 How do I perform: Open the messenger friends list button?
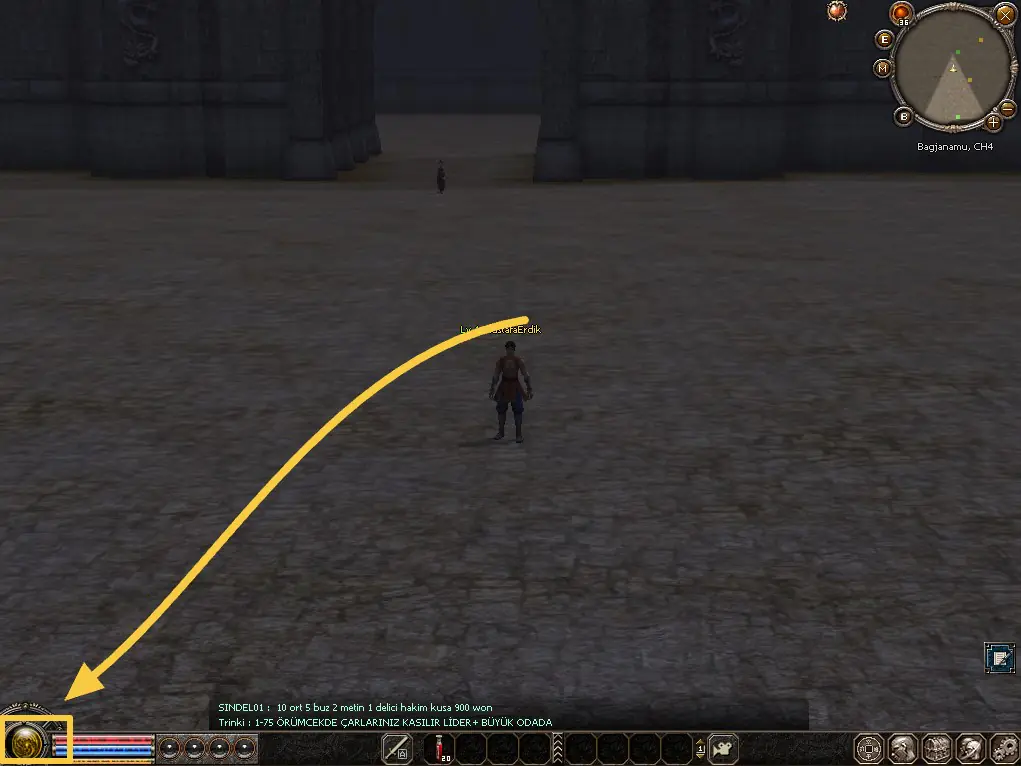click(970, 748)
